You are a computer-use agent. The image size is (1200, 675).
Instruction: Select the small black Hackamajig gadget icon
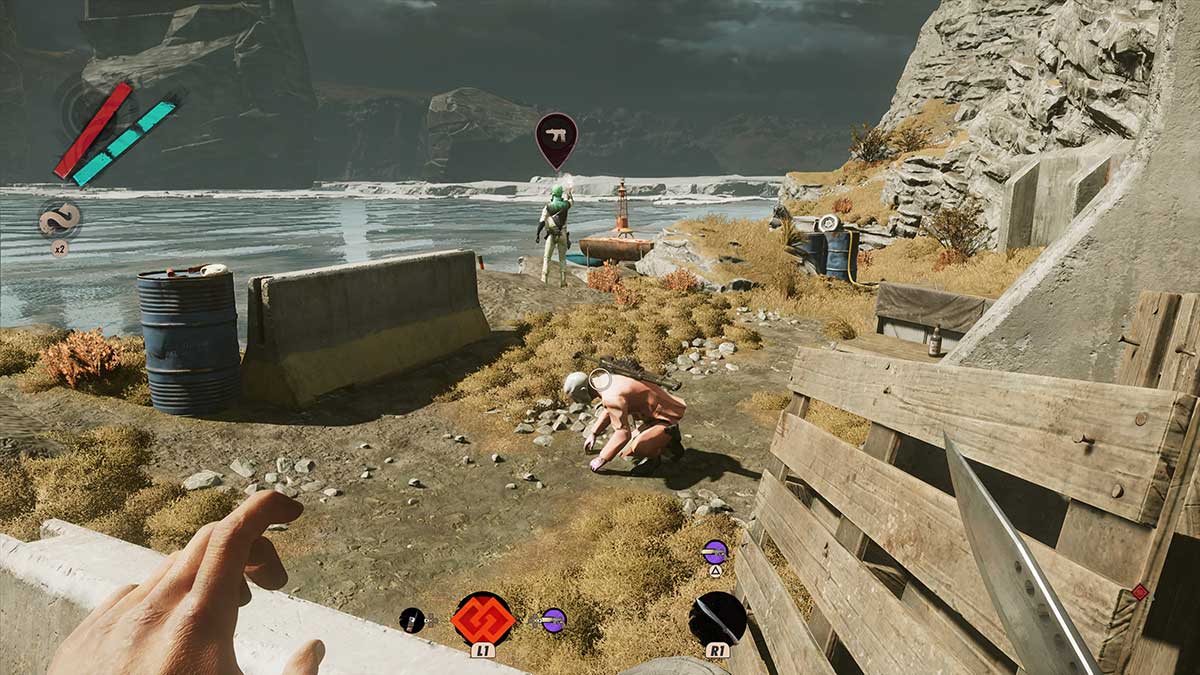(x=412, y=620)
